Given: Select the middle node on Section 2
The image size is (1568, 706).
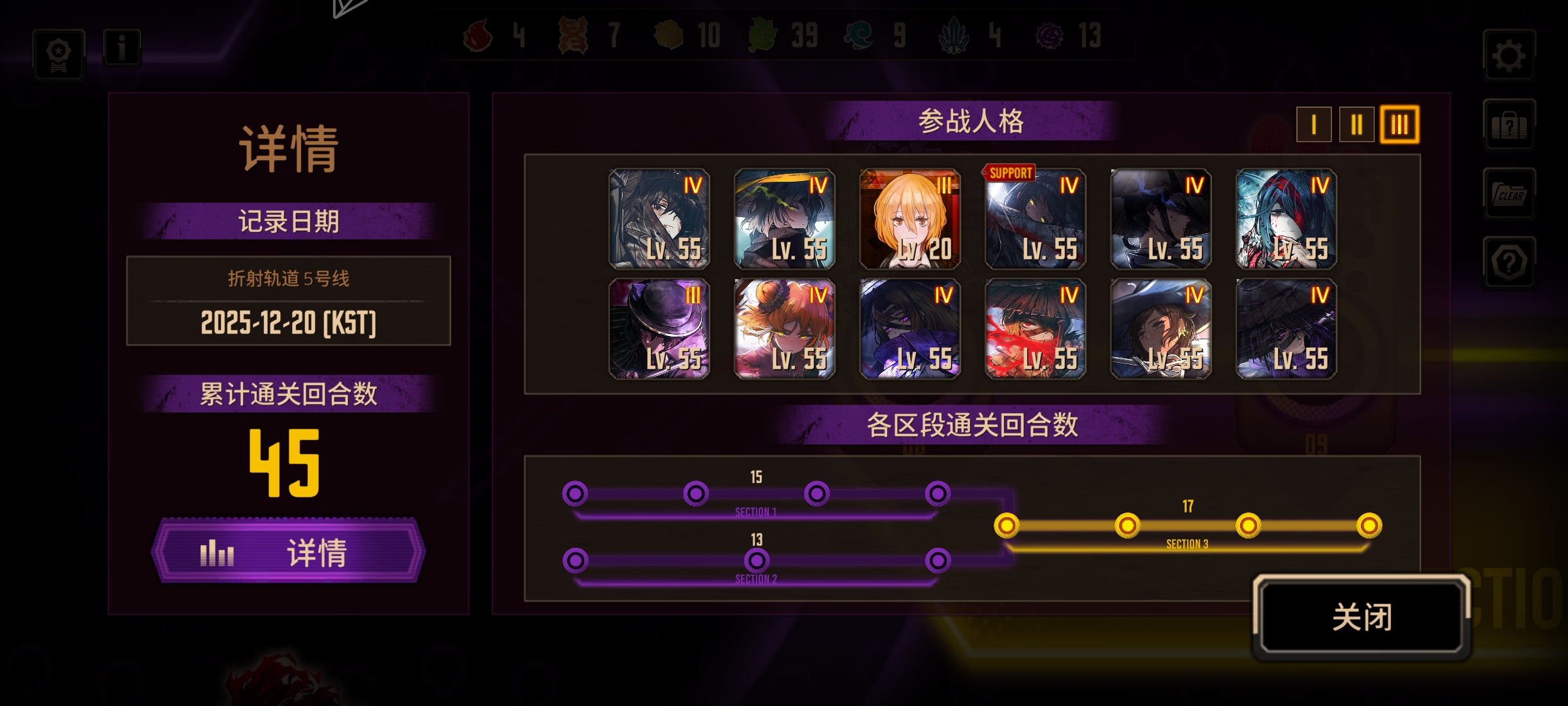Looking at the screenshot, I should (x=757, y=560).
